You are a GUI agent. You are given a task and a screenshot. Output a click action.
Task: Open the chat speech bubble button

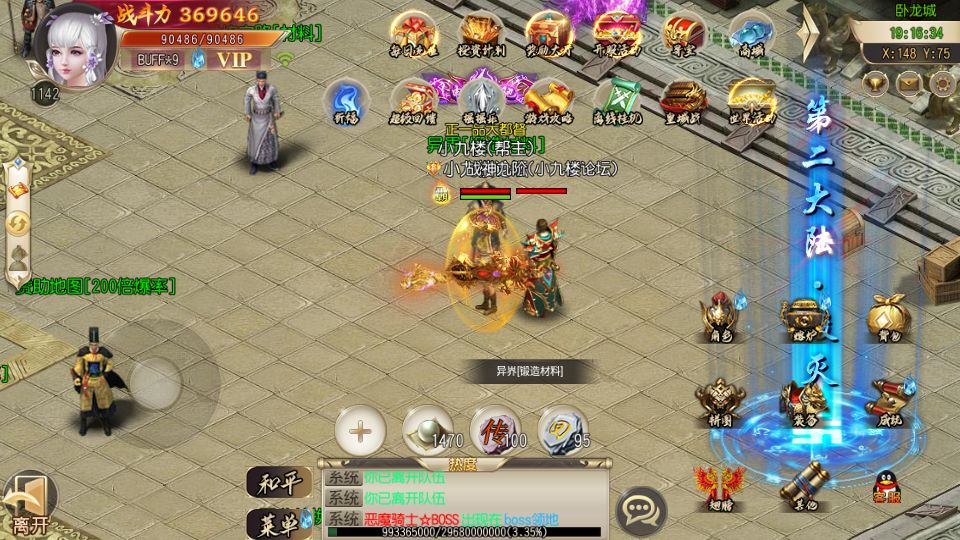[x=641, y=510]
